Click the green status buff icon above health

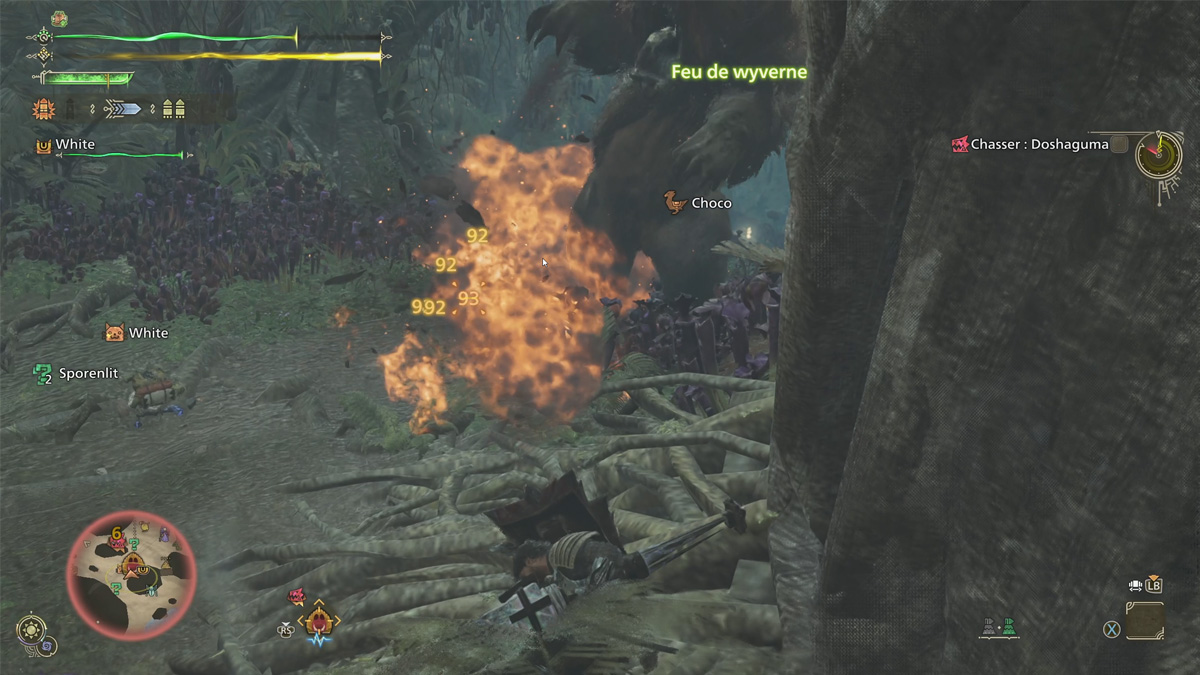pyautogui.click(x=59, y=18)
